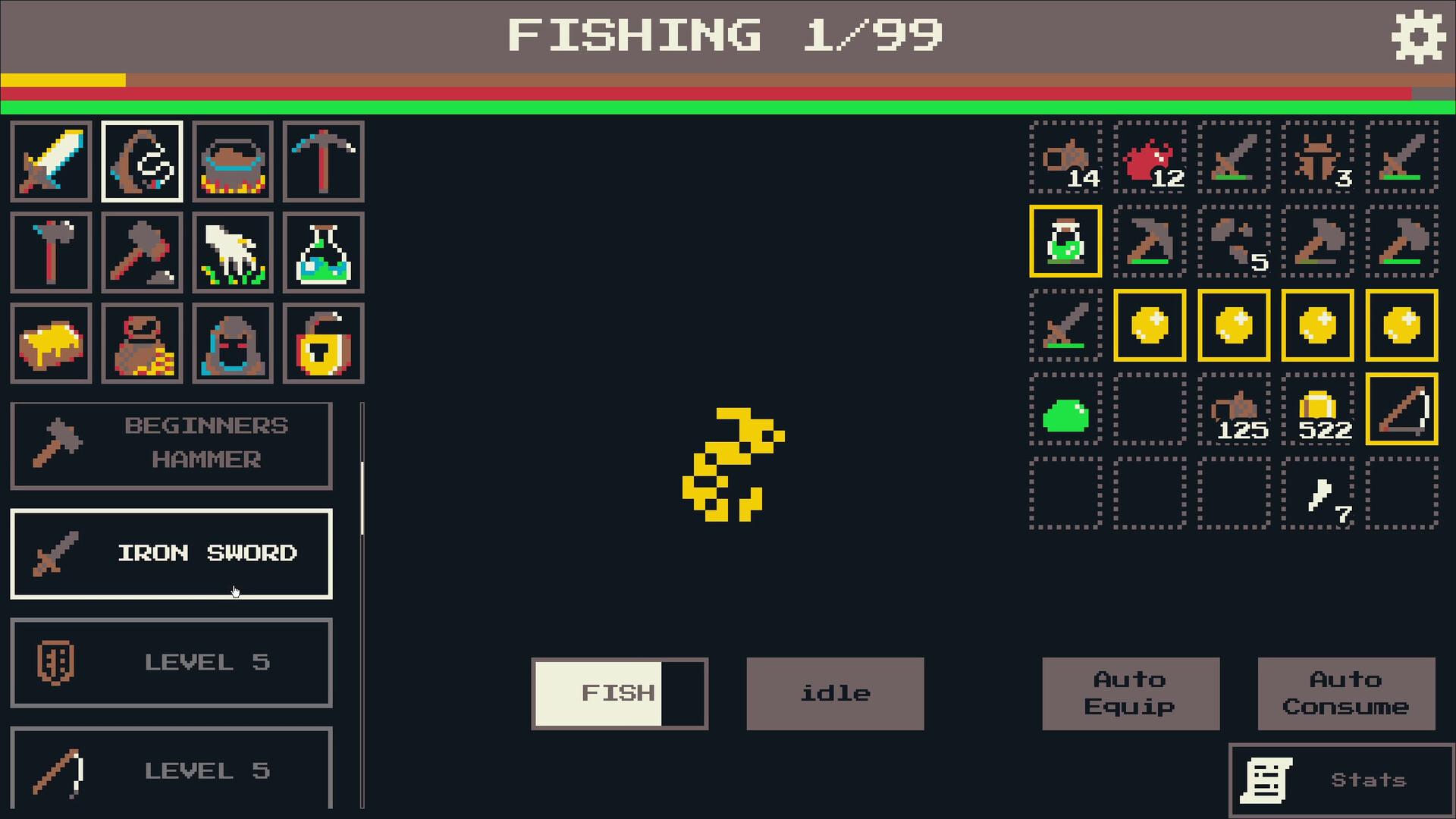This screenshot has width=1456, height=819.
Task: Equip the Iron Sword
Action: pos(171,554)
